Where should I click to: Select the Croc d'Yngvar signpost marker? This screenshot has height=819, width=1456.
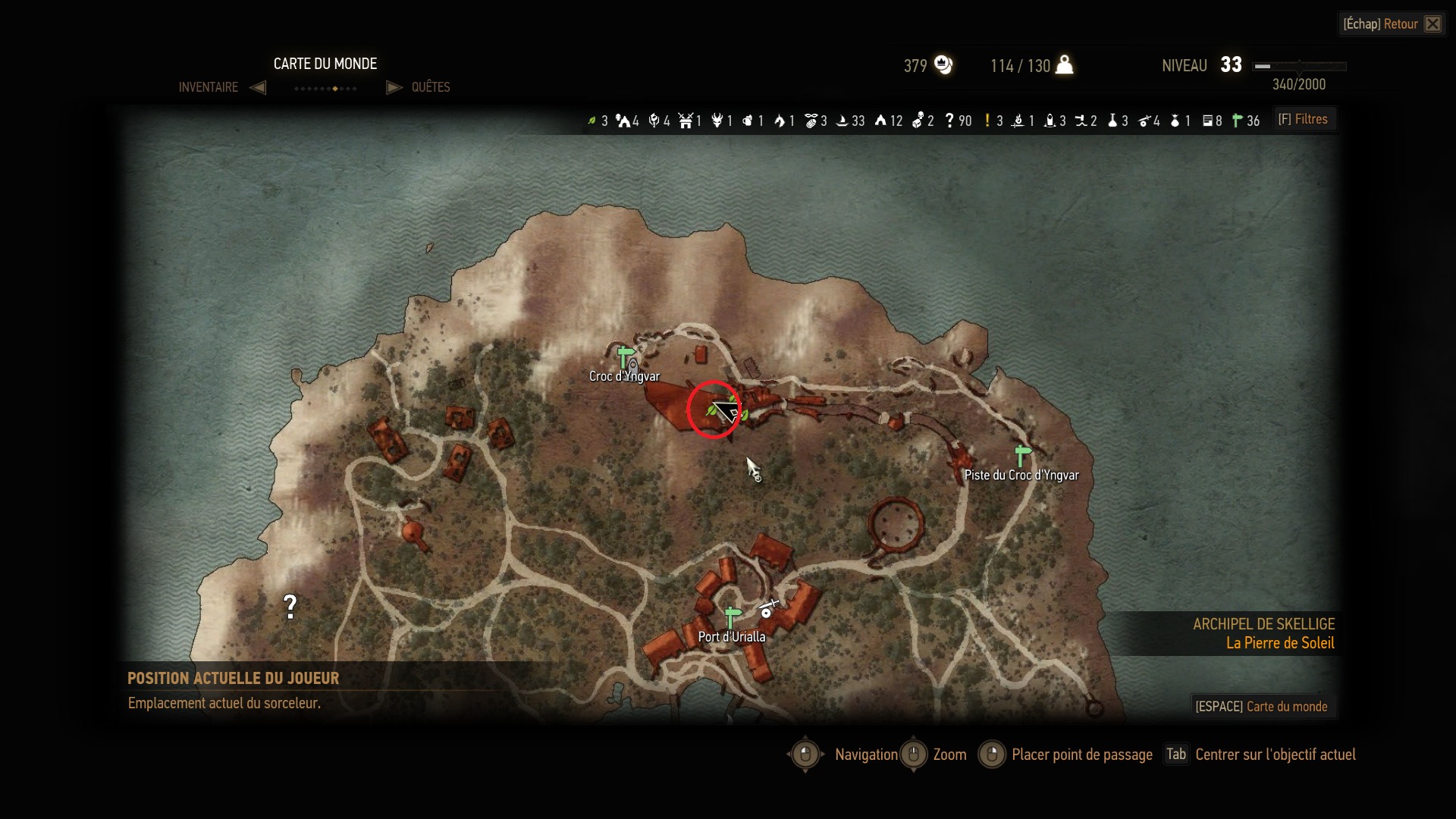click(625, 356)
